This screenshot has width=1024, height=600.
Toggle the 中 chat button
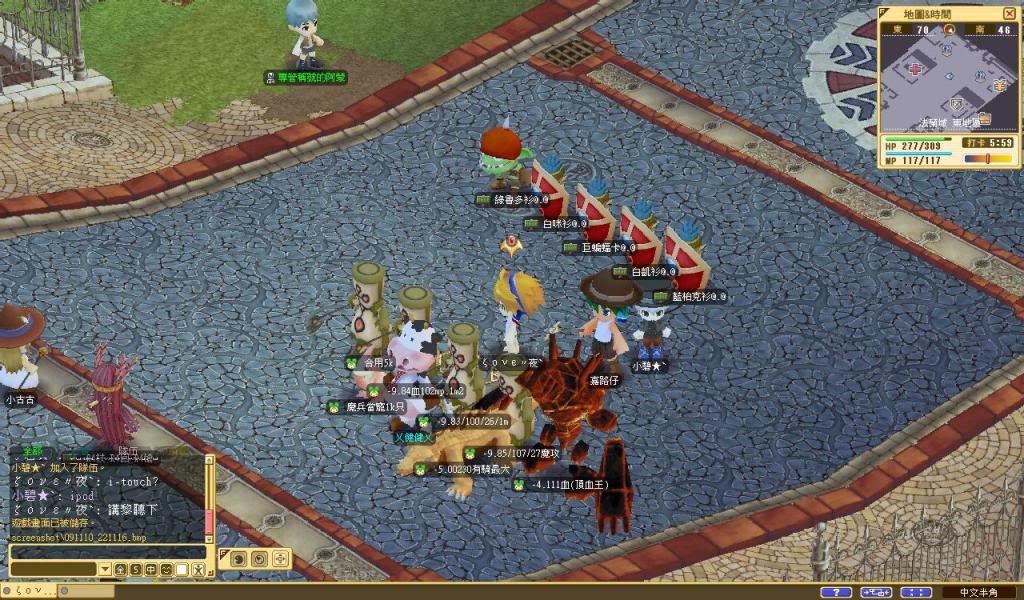151,569
